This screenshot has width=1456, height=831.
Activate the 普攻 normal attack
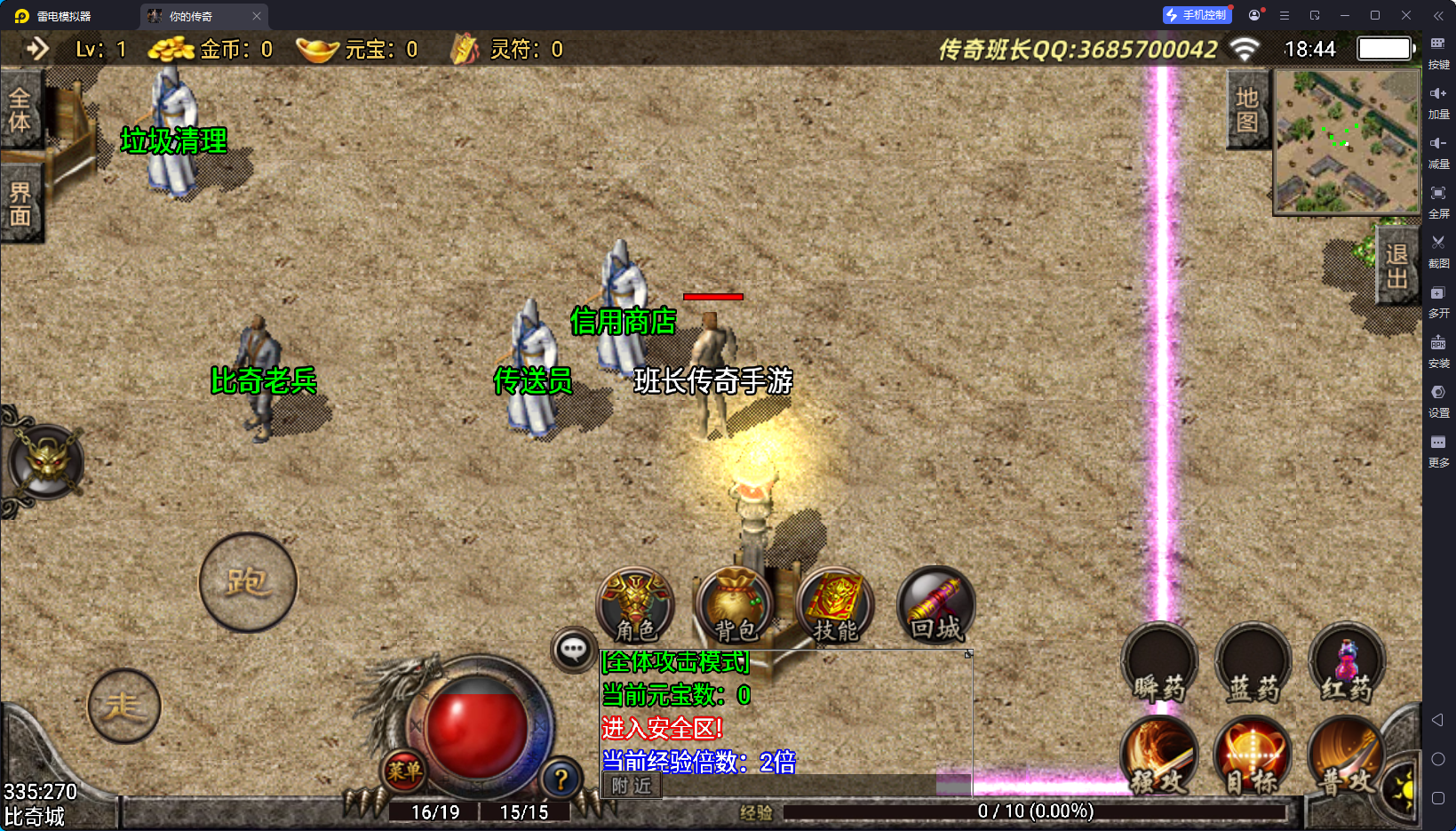pyautogui.click(x=1346, y=755)
